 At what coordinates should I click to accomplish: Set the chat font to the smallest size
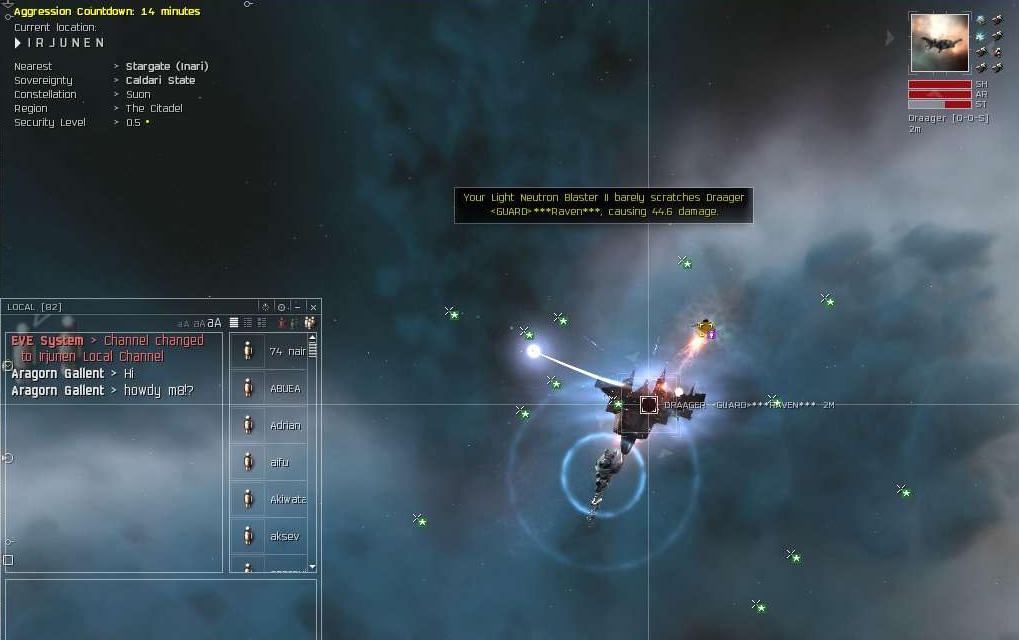coord(183,324)
